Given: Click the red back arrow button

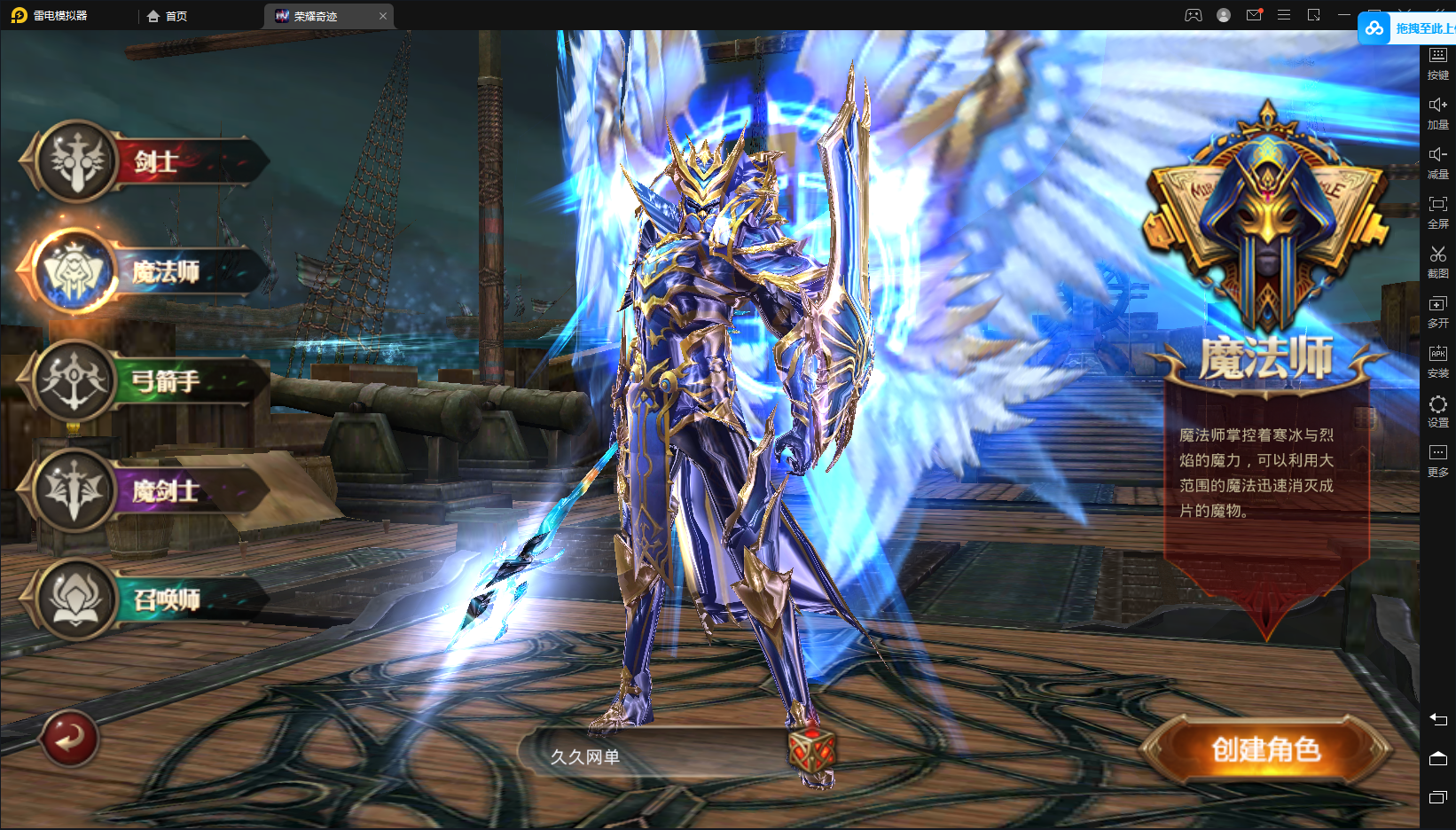Looking at the screenshot, I should pos(69,738).
